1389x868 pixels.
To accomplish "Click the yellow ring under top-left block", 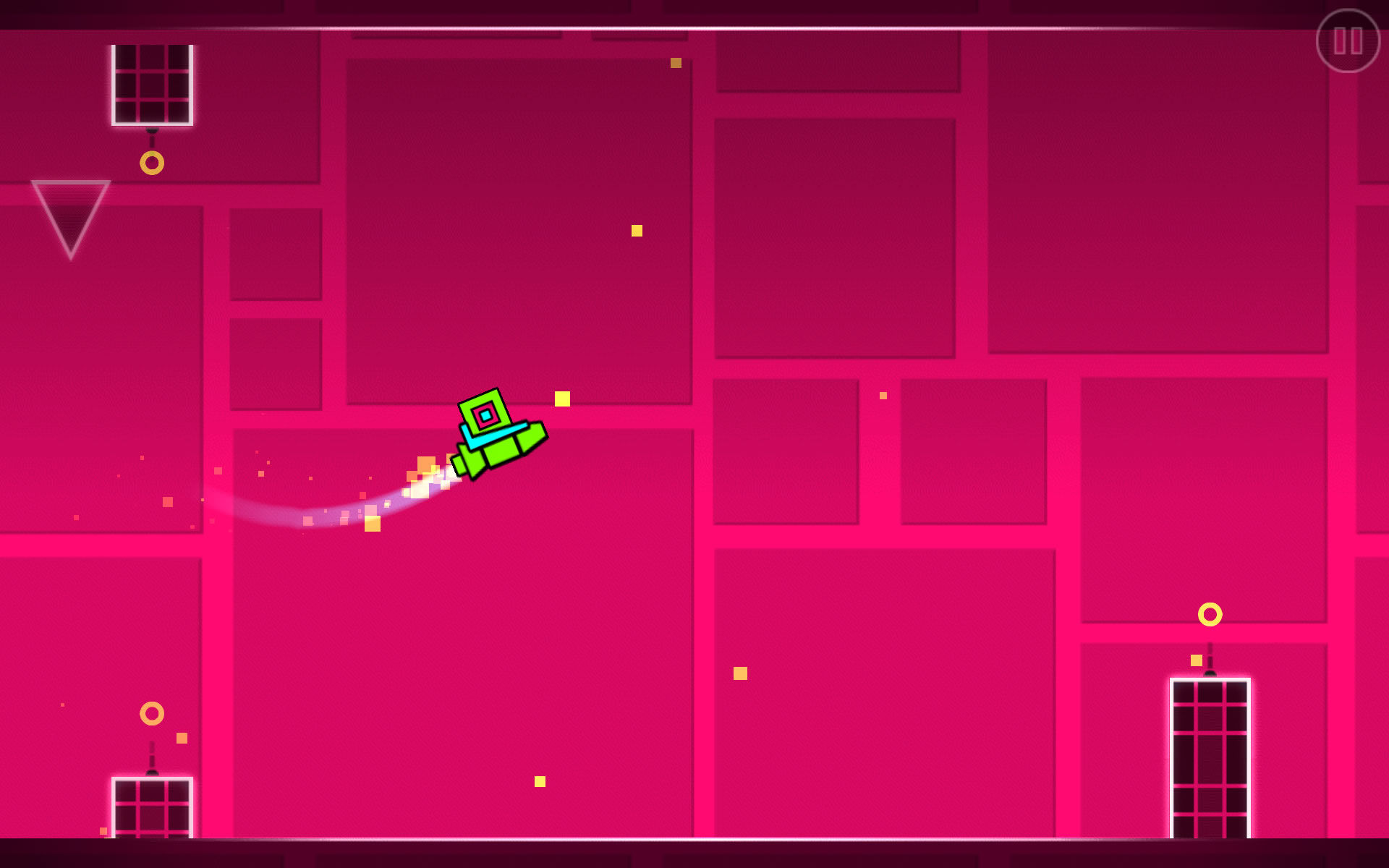I will tap(151, 164).
